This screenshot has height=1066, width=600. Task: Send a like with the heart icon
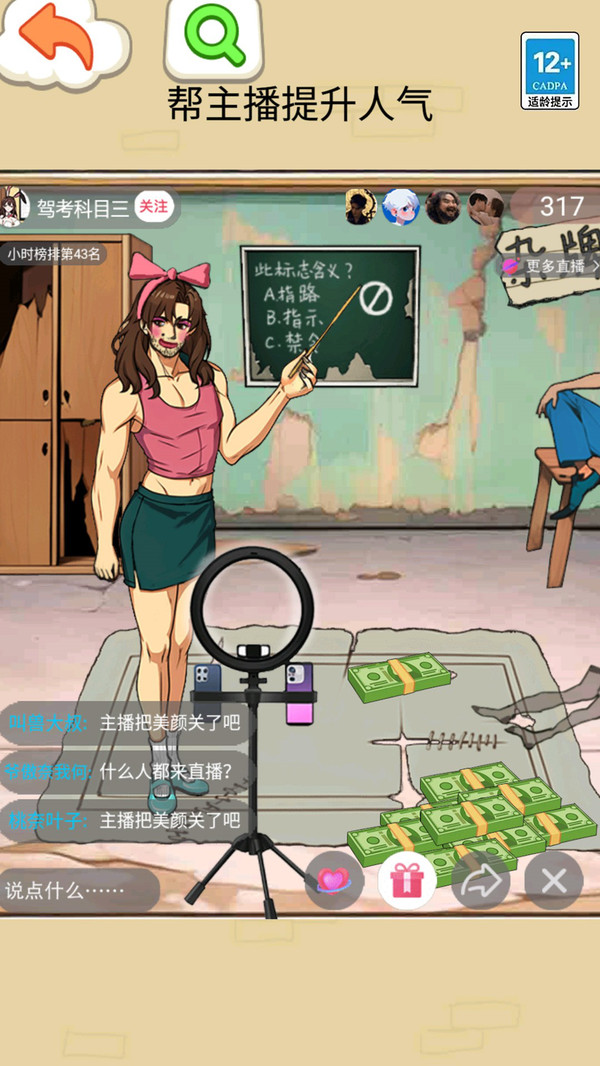click(x=333, y=881)
